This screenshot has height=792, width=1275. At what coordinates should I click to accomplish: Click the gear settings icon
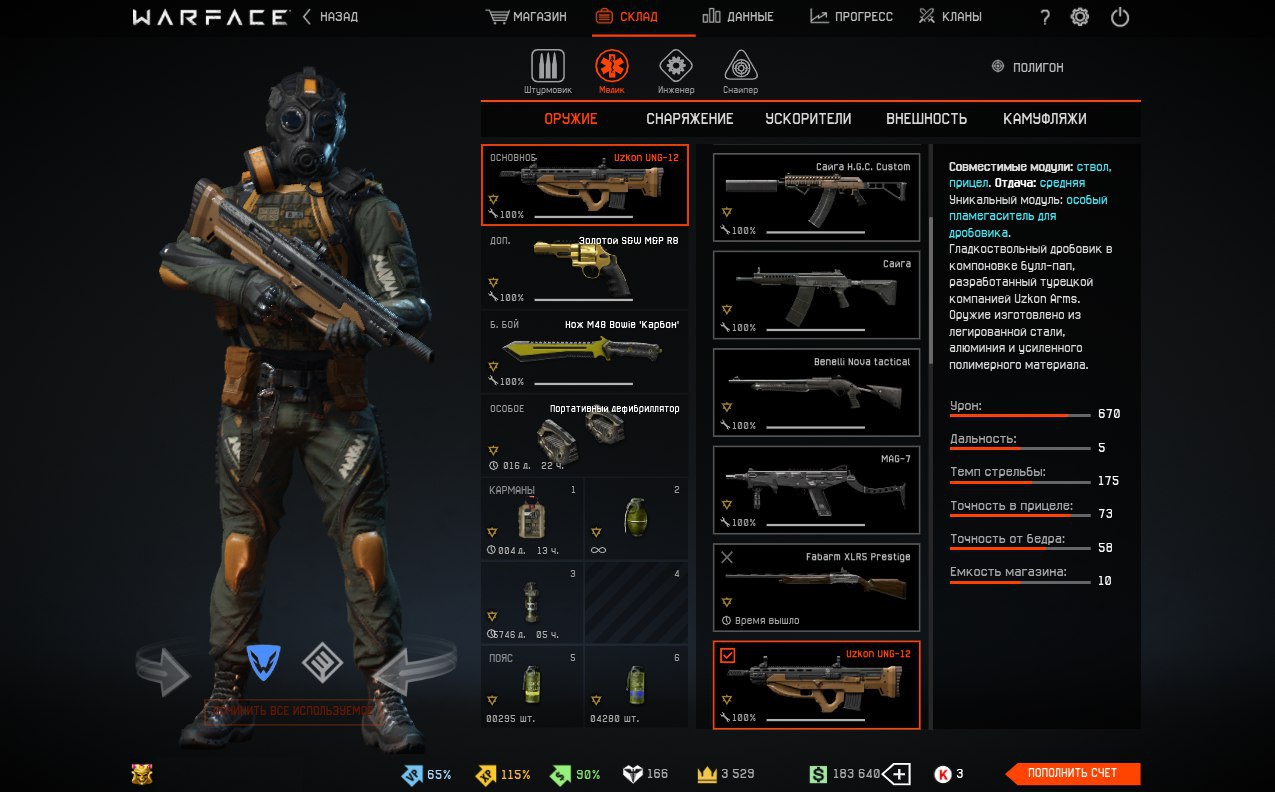(x=1080, y=17)
